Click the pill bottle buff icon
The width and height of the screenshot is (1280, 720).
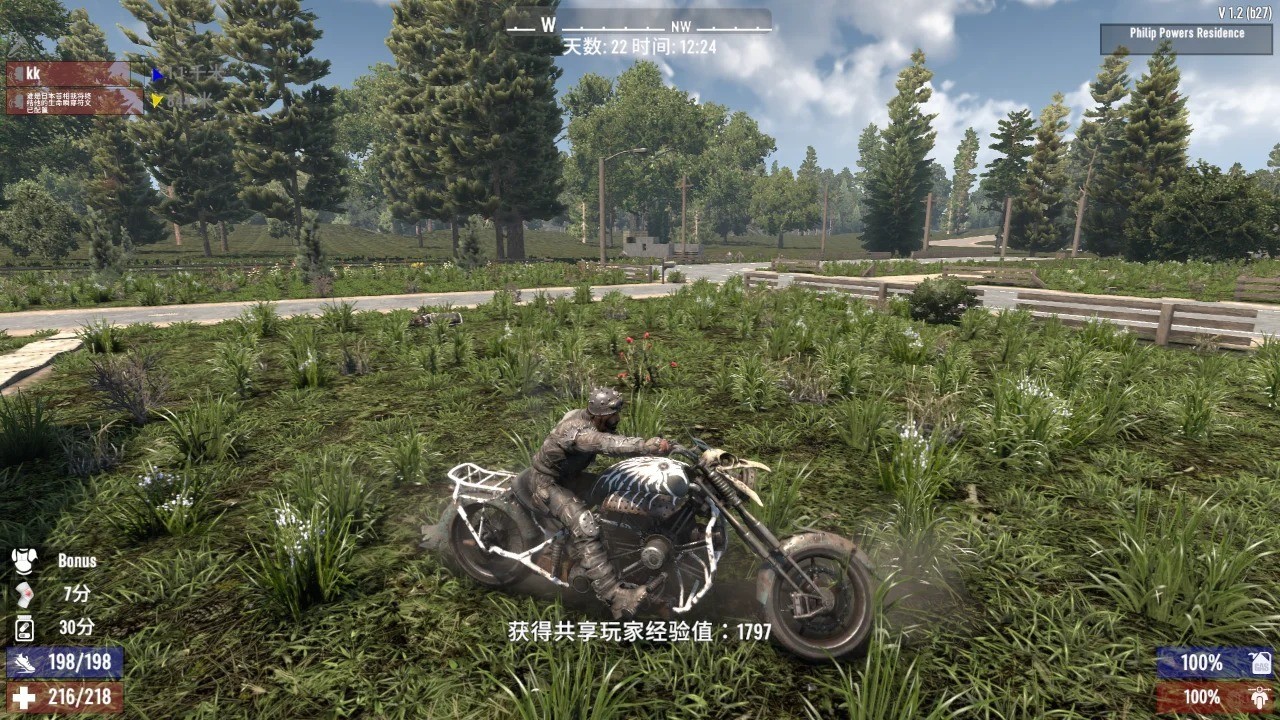[x=24, y=628]
